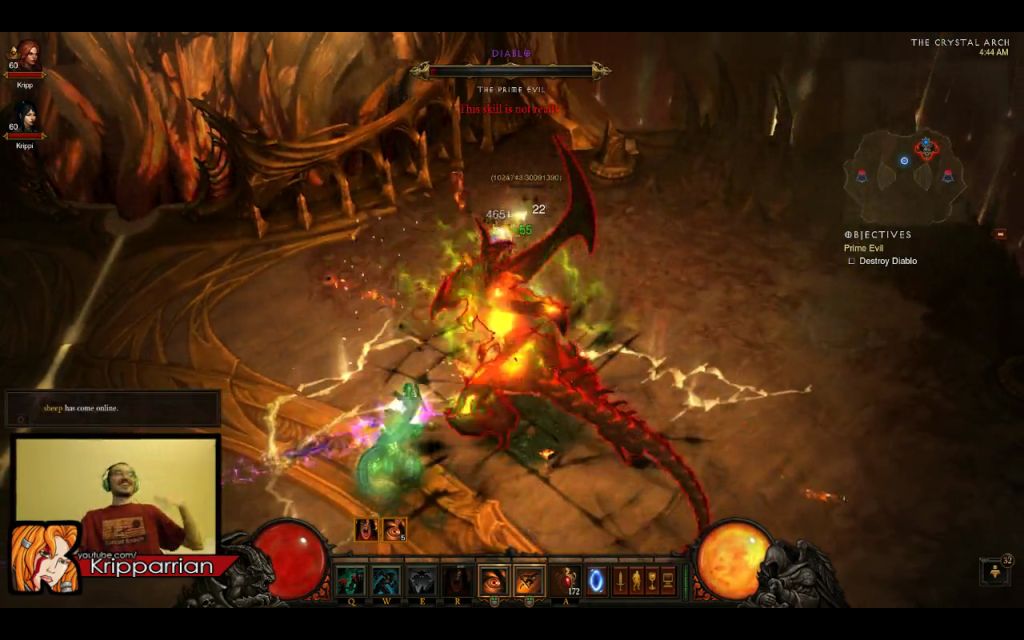Select the glowing eye mouse skill

click(x=494, y=580)
